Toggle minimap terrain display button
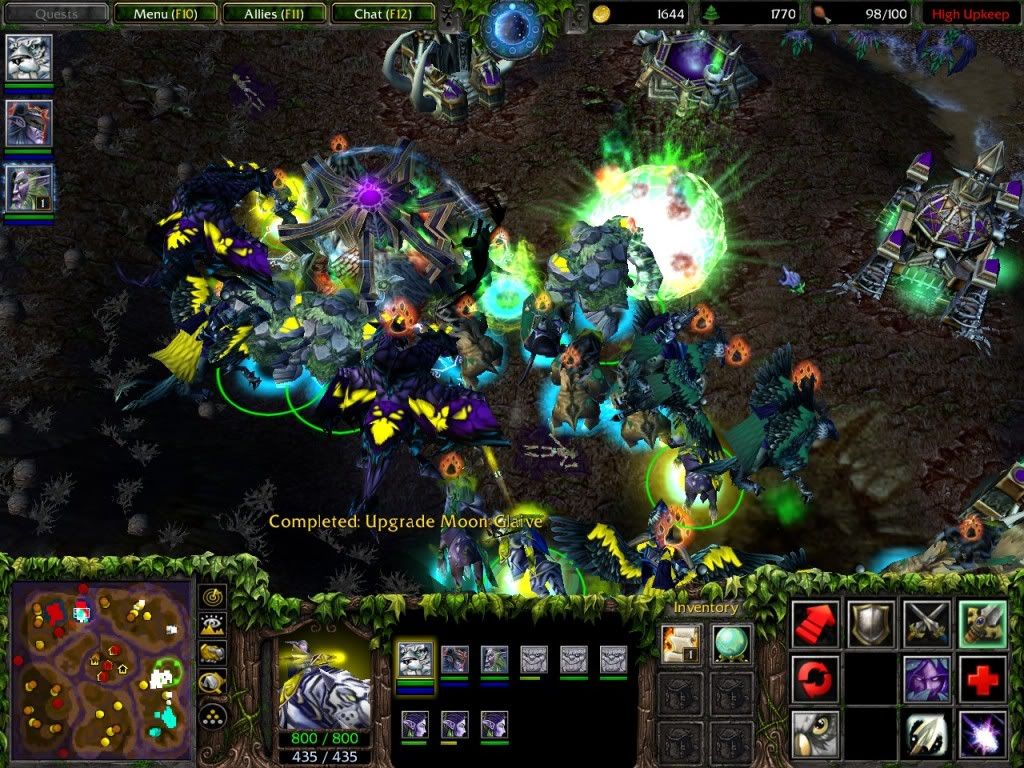 pyautogui.click(x=211, y=627)
